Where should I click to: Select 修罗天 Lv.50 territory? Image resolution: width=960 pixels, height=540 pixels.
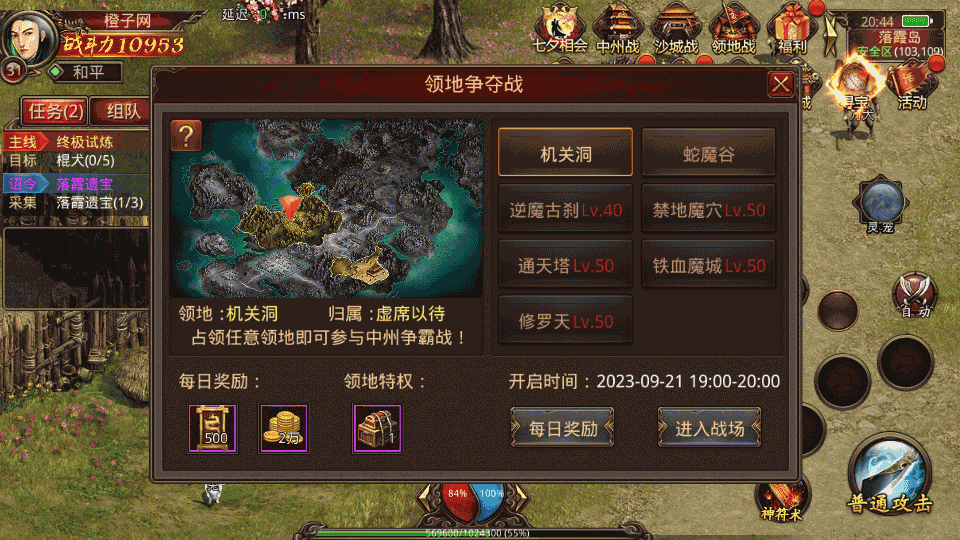coord(565,322)
